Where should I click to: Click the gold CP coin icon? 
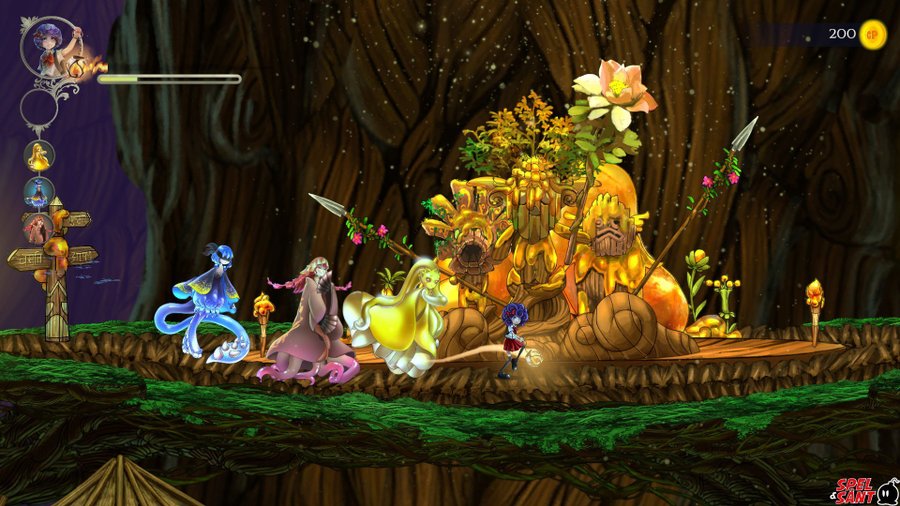tap(873, 34)
